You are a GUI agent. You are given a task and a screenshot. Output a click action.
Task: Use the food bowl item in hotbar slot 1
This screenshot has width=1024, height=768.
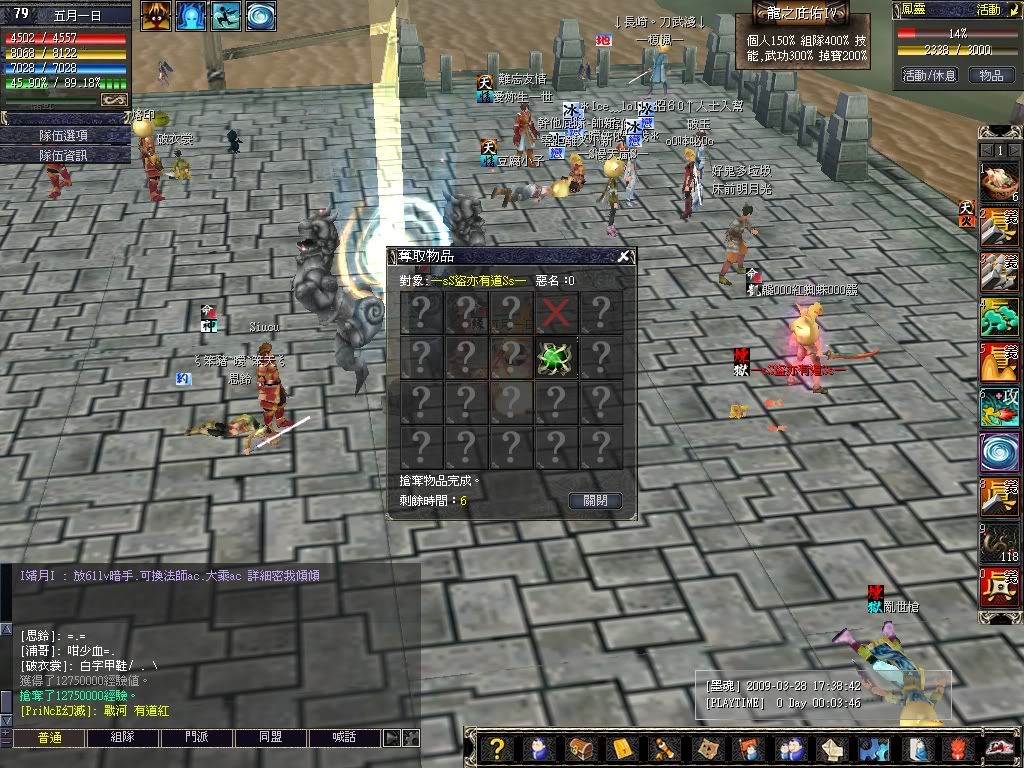pos(998,181)
